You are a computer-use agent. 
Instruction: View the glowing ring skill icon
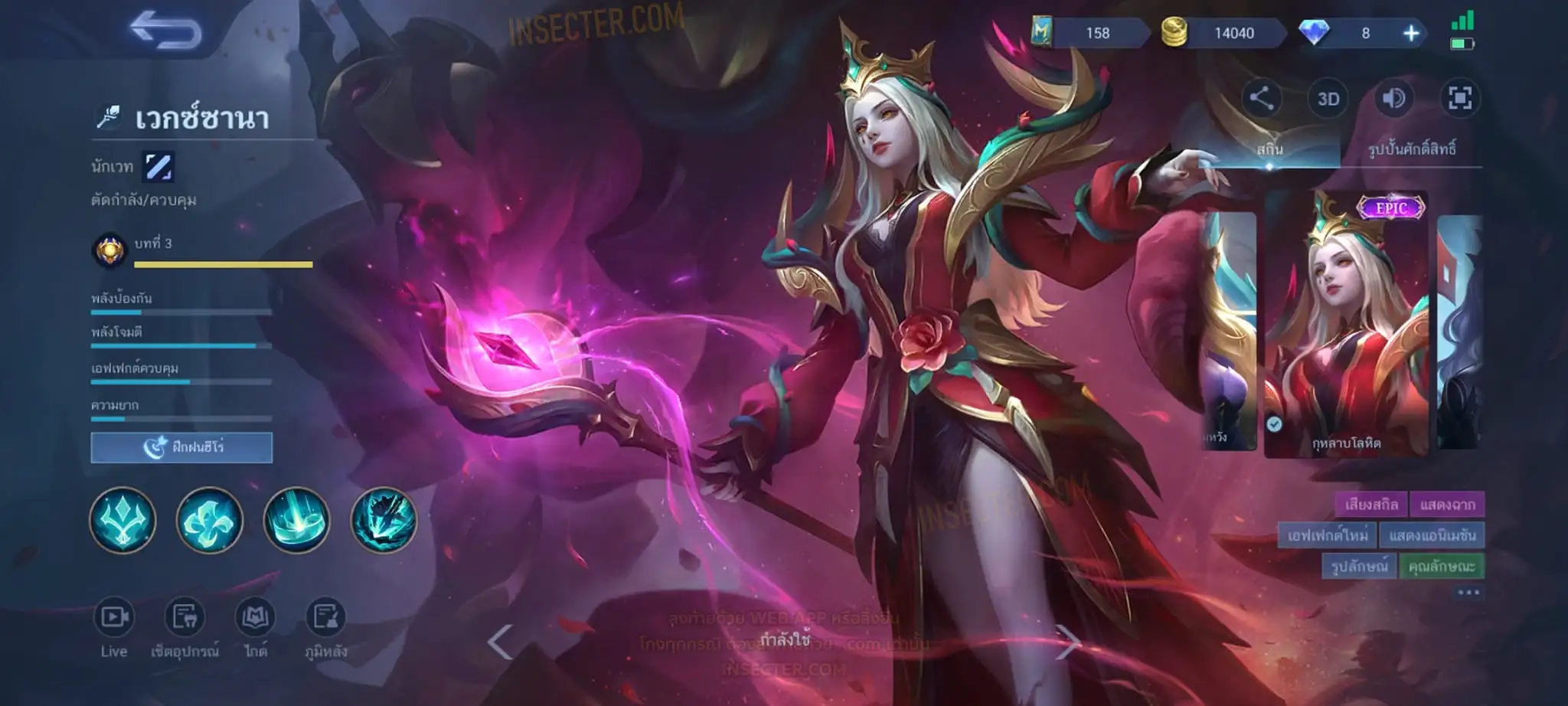click(x=297, y=520)
